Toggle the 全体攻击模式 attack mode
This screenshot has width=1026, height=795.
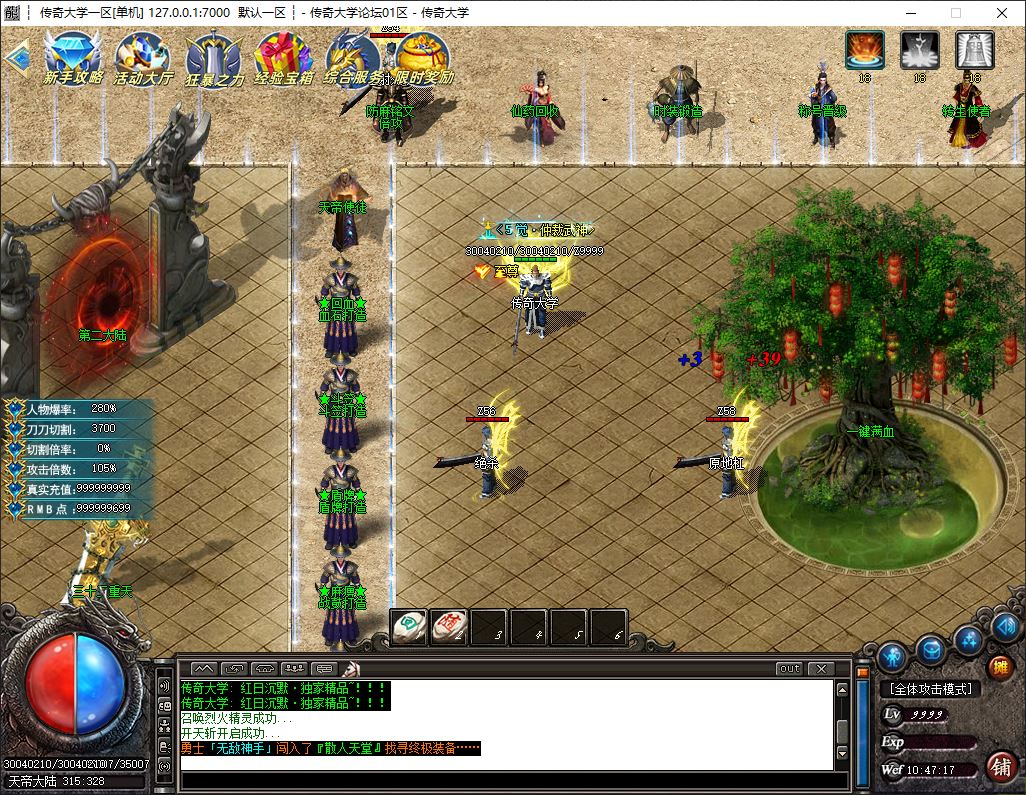click(930, 689)
